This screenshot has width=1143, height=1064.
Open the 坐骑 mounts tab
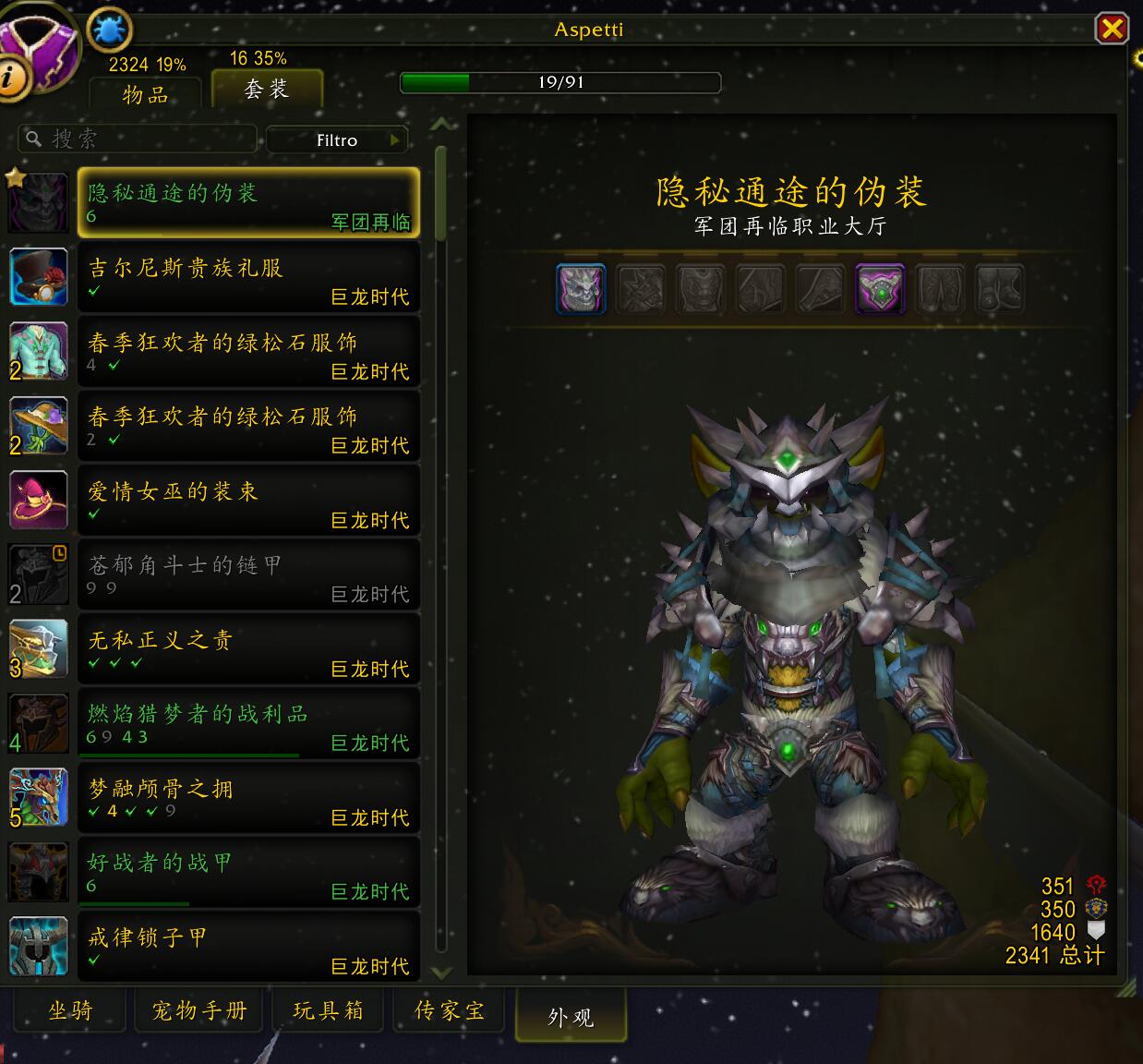click(x=71, y=1011)
